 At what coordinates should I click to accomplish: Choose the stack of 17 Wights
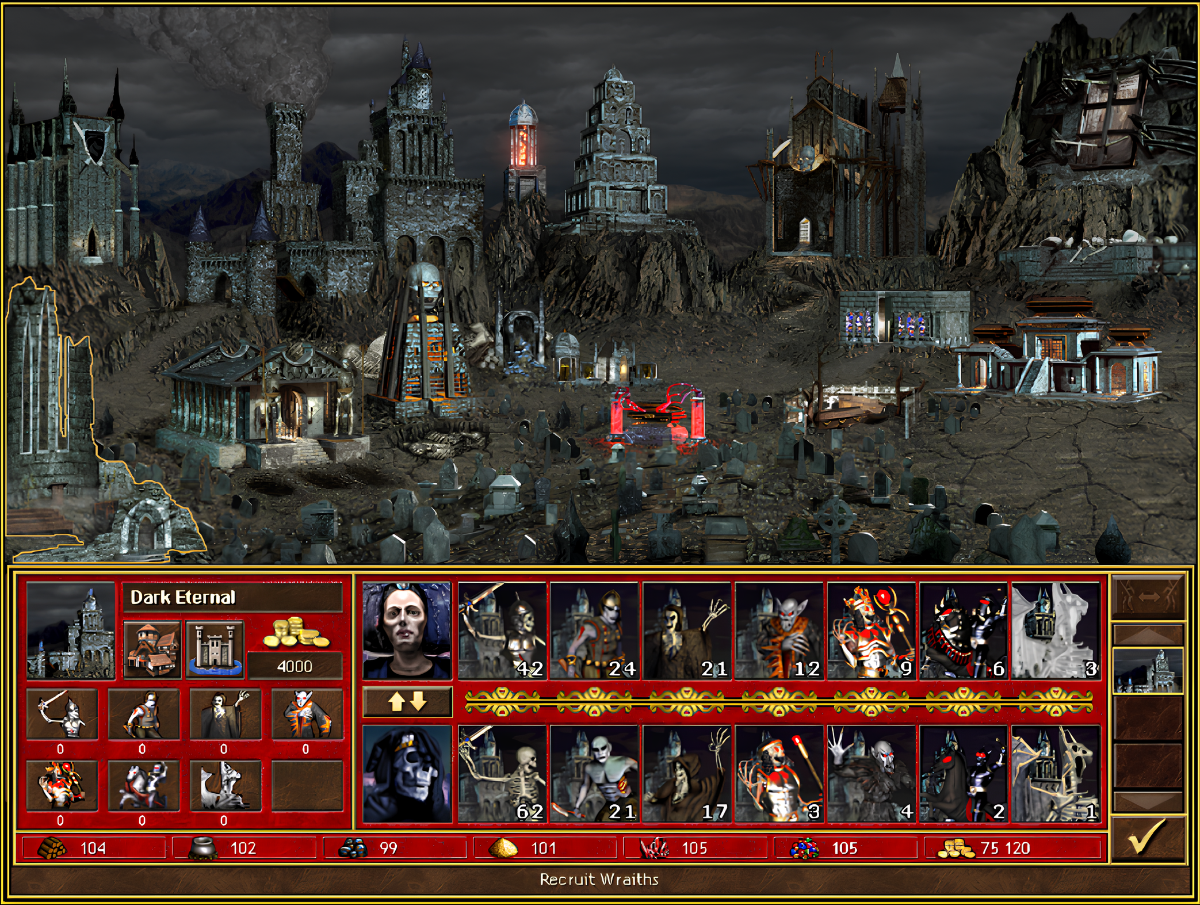click(x=686, y=773)
